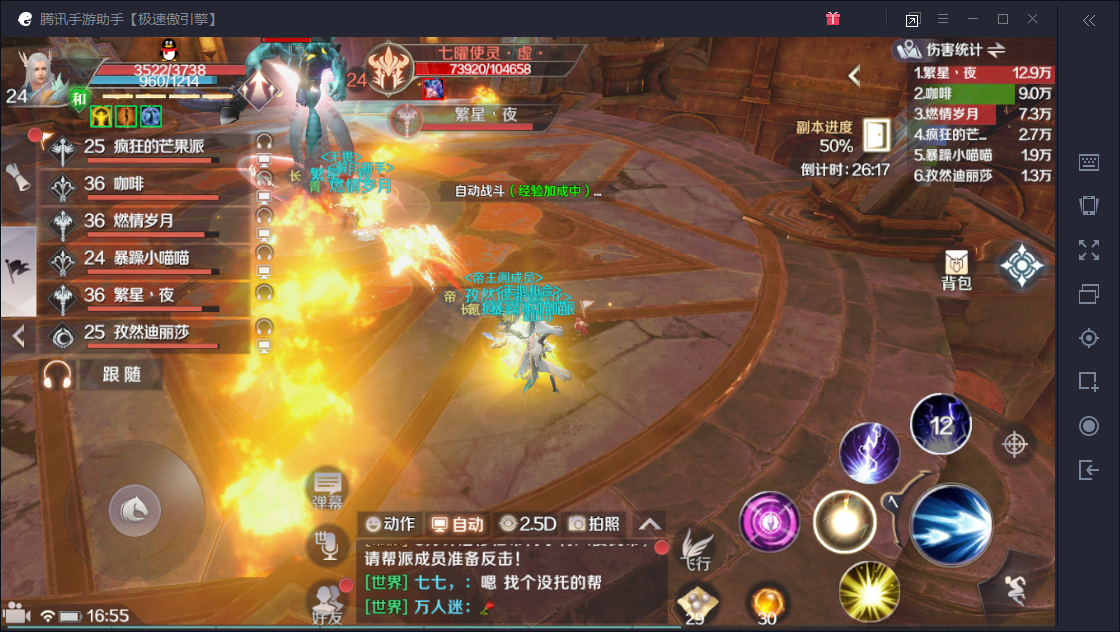Screen dimensions: 1120x632
Task: Click the target lock crosshair button
Action: coord(1015,443)
